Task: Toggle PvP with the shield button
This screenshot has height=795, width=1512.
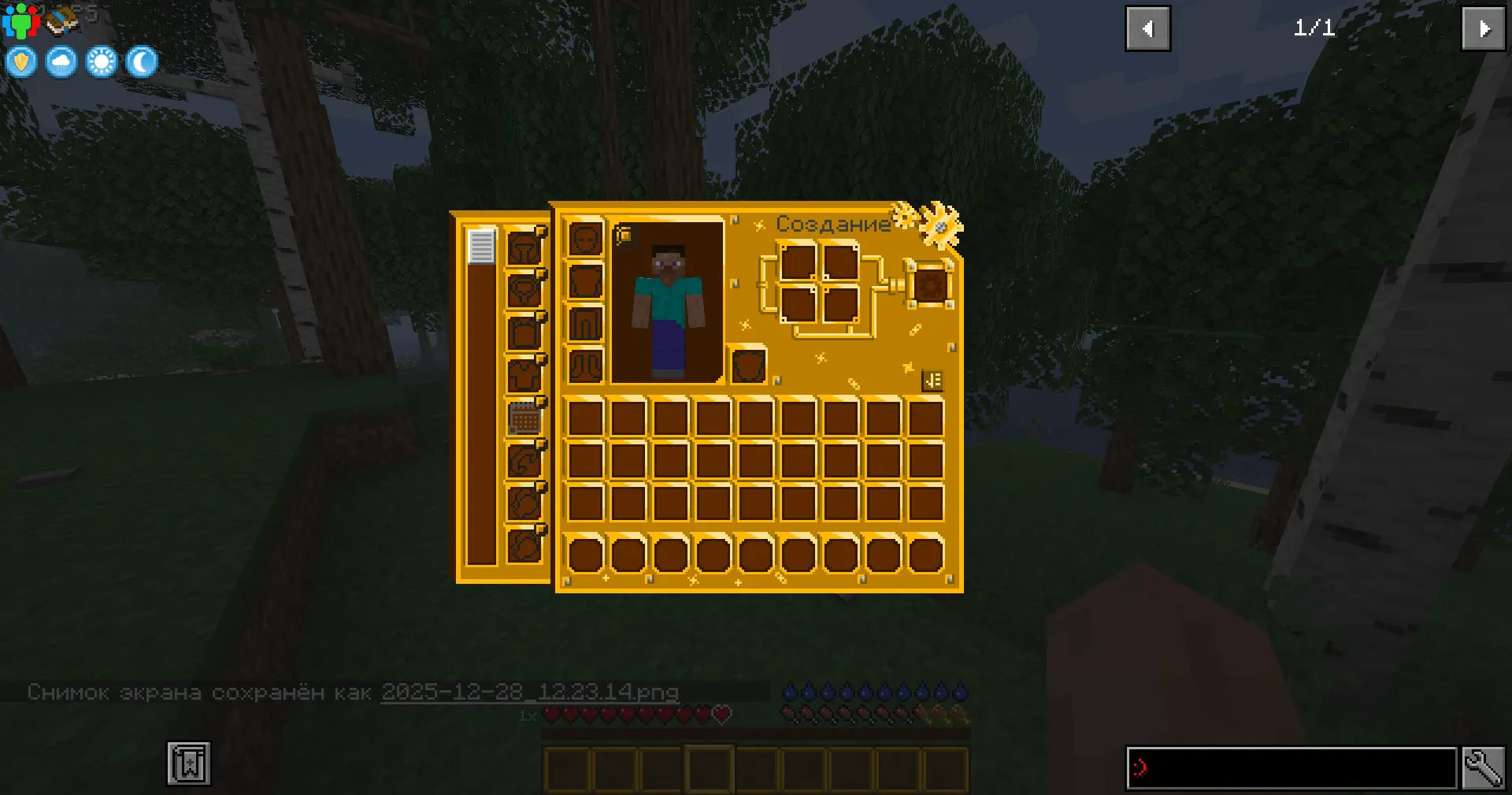Action: click(20, 61)
